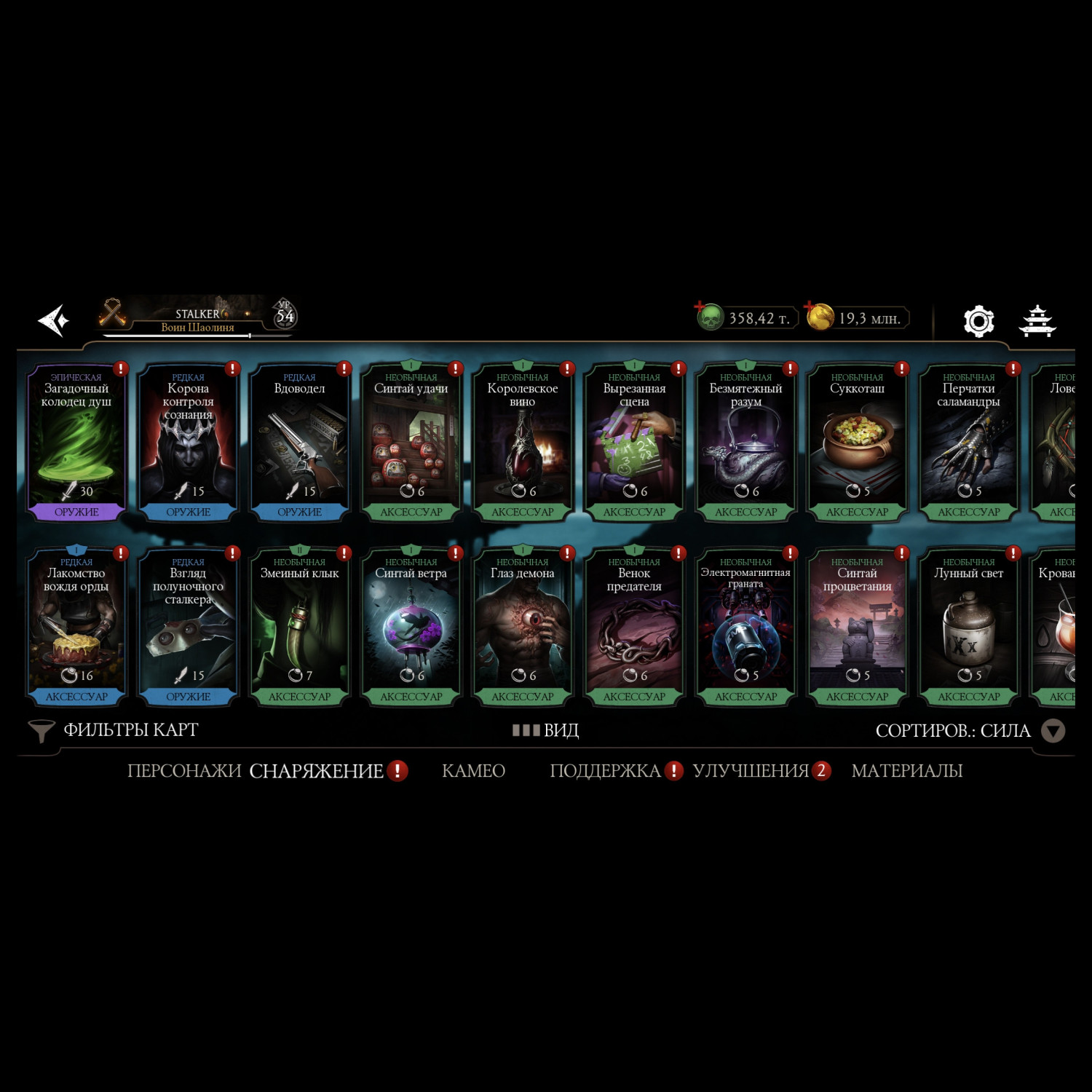The width and height of the screenshot is (1092, 1092).
Task: Select the Лунный свет jug card
Action: coord(968,626)
